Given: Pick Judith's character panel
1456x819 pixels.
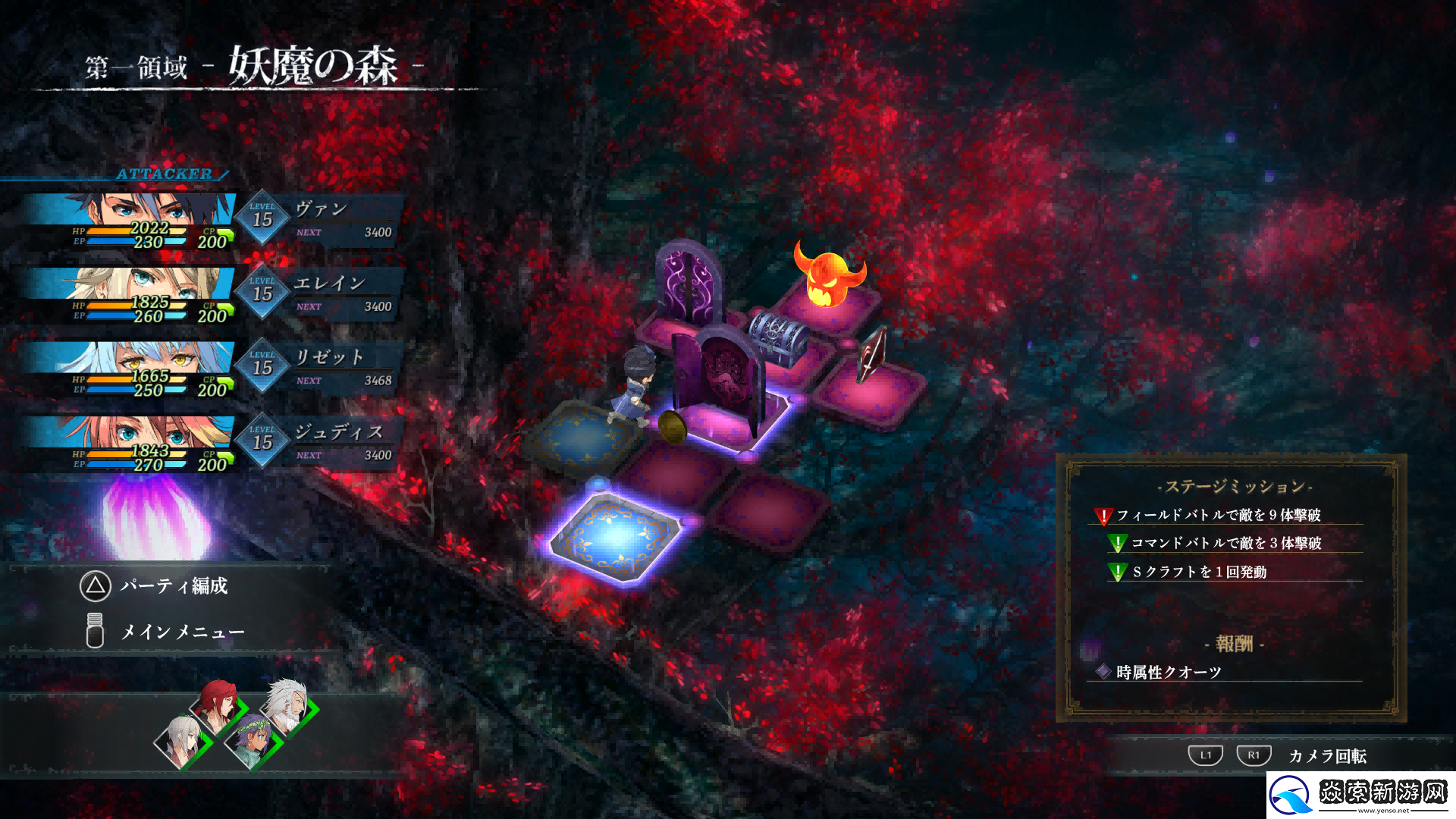Looking at the screenshot, I should coord(212,444).
